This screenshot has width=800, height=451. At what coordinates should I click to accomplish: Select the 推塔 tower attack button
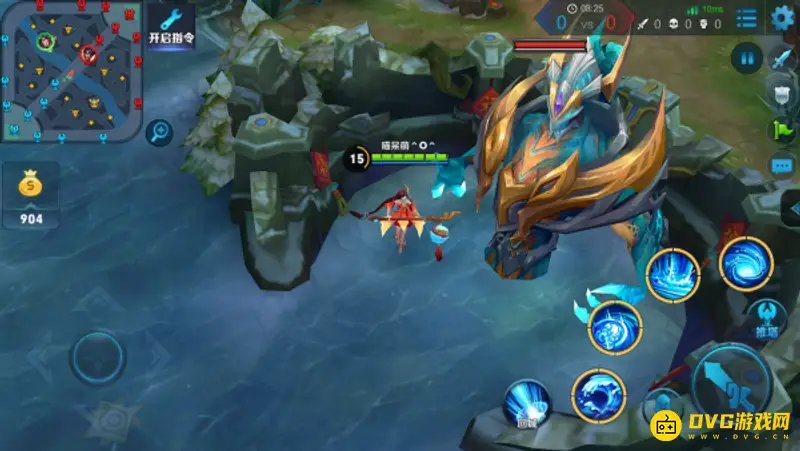pyautogui.click(x=767, y=318)
